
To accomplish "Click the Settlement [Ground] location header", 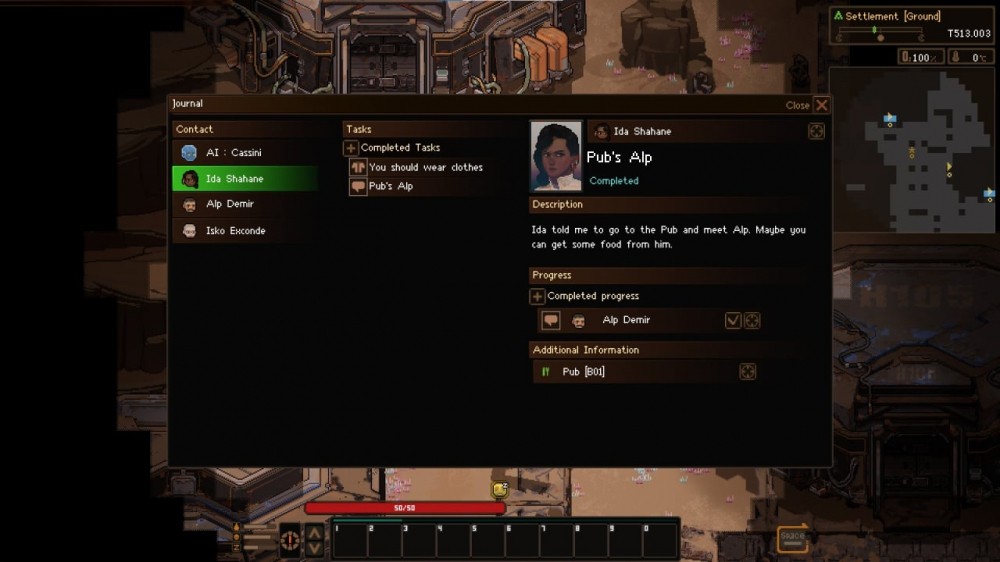I will click(x=892, y=16).
